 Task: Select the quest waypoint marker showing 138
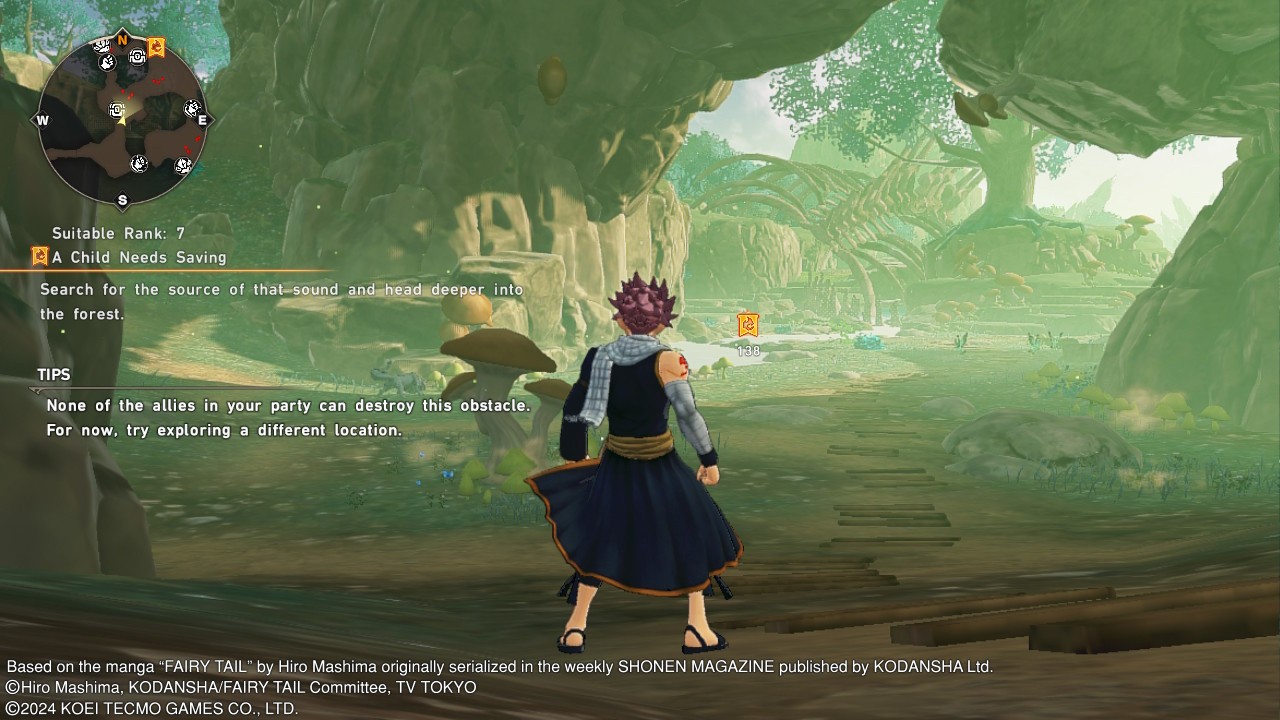coord(747,325)
